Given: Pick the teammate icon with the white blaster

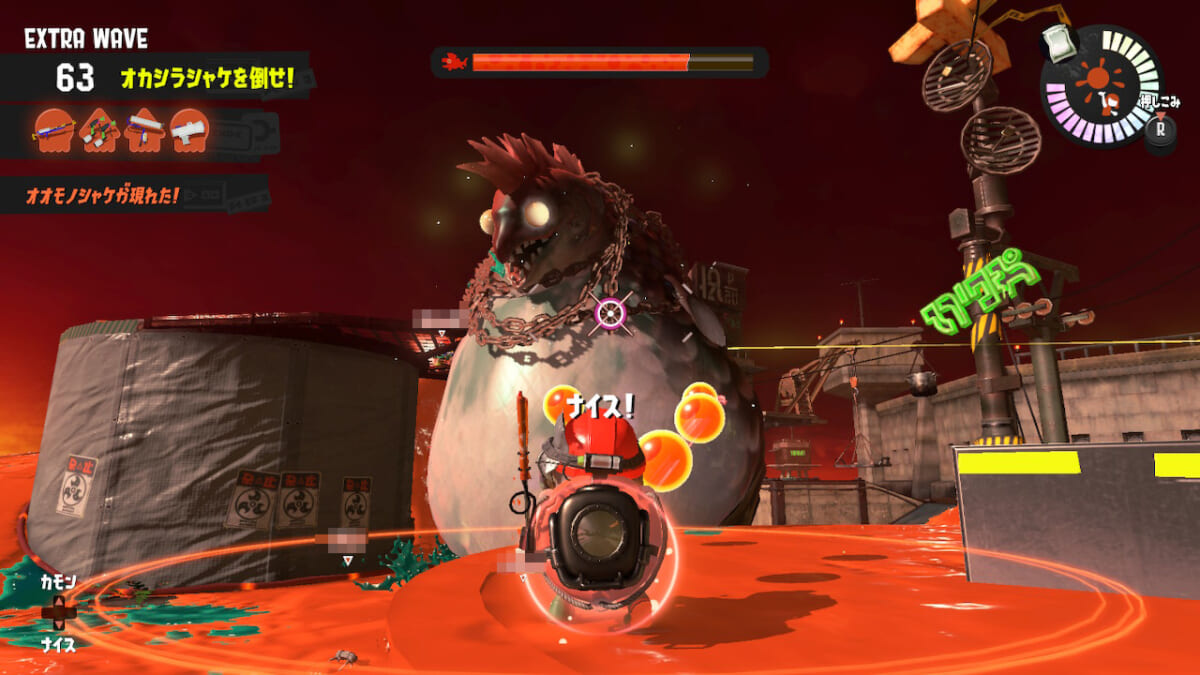Looking at the screenshot, I should 188,130.
